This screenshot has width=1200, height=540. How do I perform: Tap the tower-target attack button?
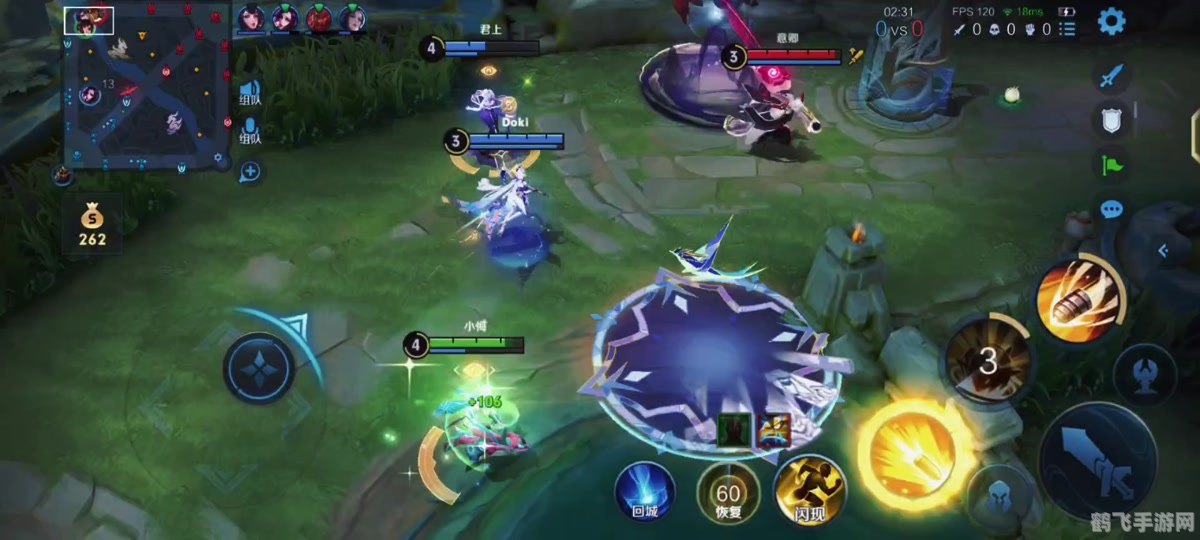(1144, 374)
